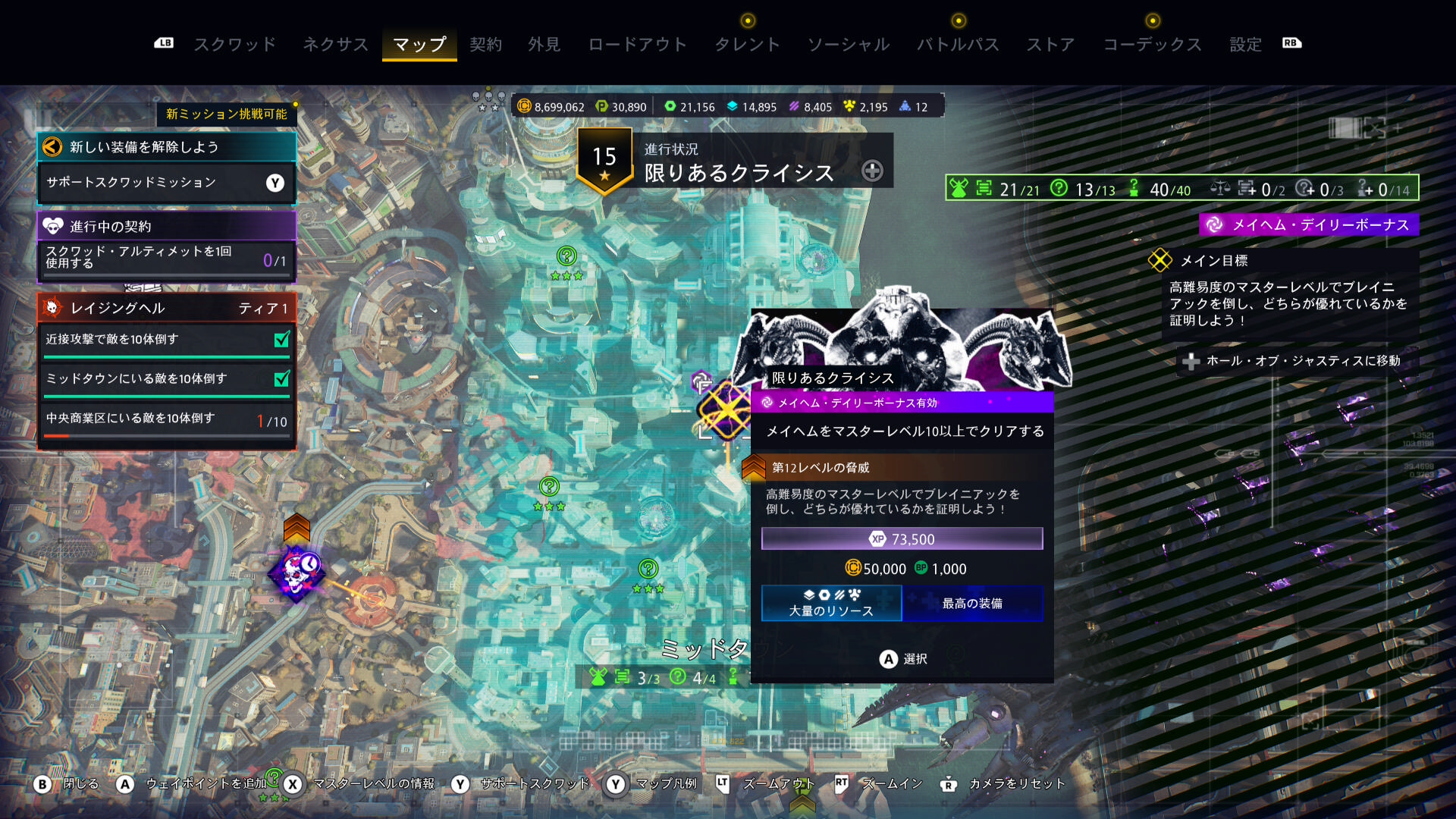Open the 外見 tab
1456x819 pixels.
(544, 45)
